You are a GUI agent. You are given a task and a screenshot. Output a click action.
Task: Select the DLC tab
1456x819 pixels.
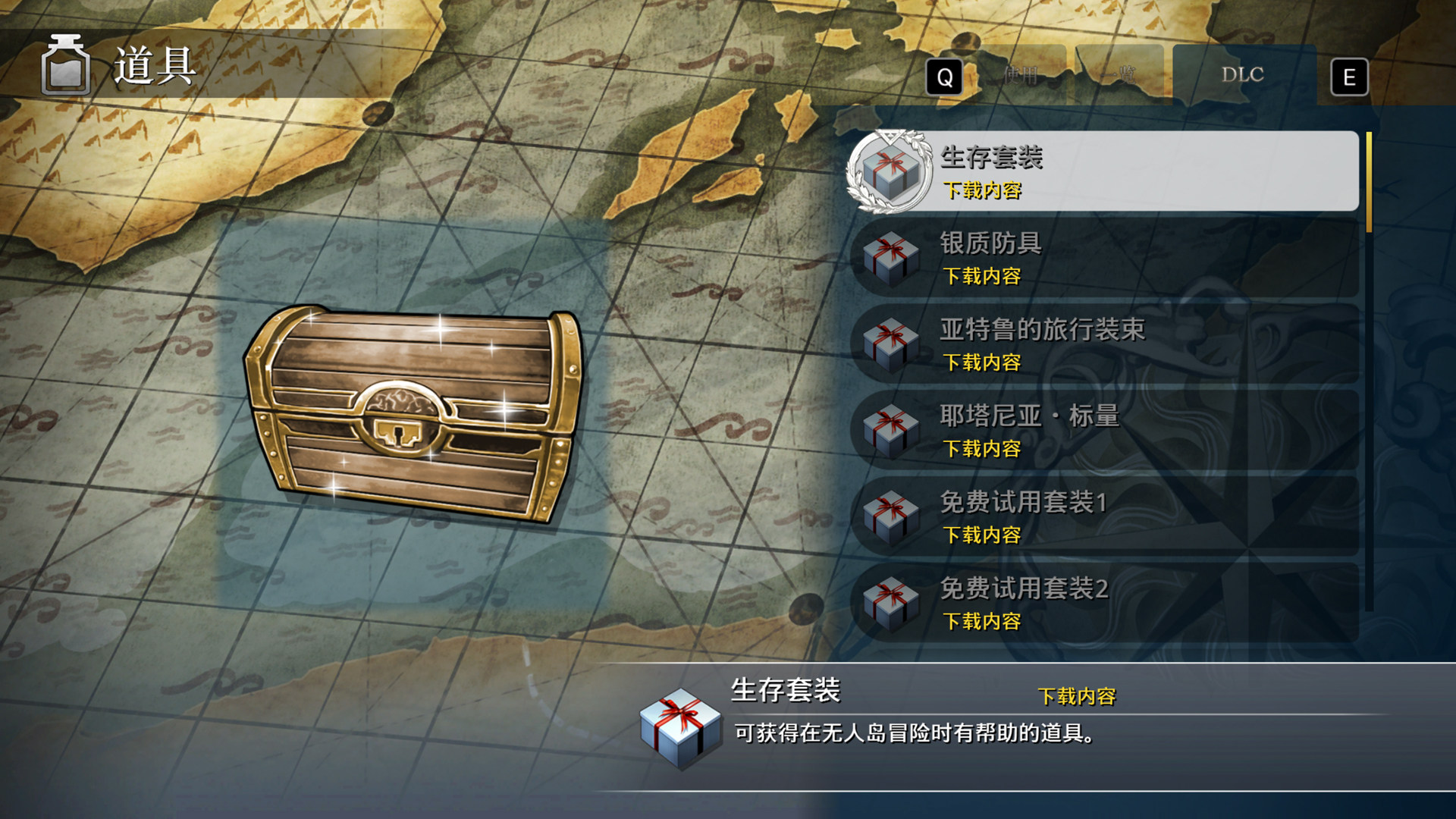(x=1242, y=75)
